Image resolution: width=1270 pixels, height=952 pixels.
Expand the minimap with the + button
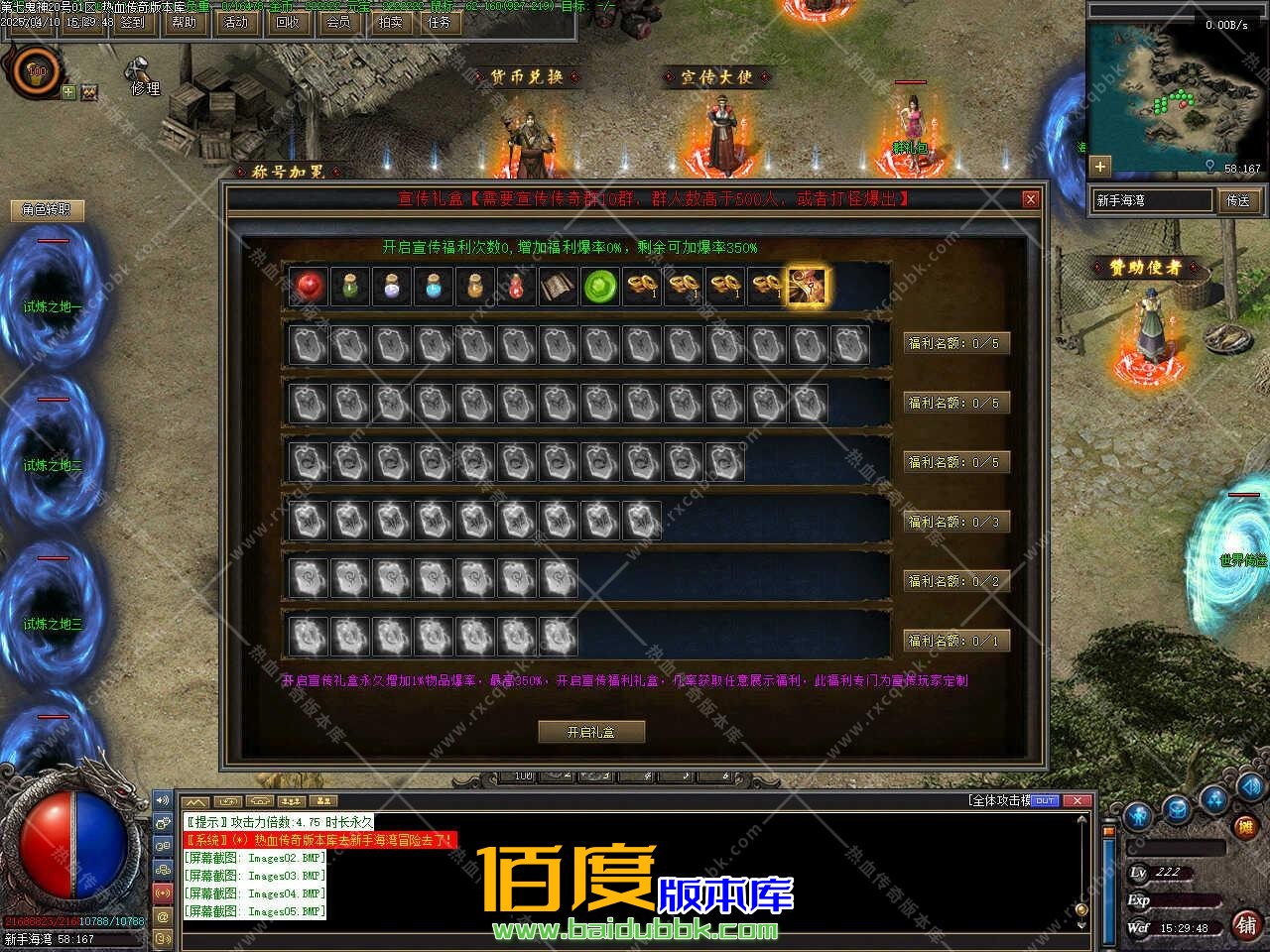click(1100, 166)
